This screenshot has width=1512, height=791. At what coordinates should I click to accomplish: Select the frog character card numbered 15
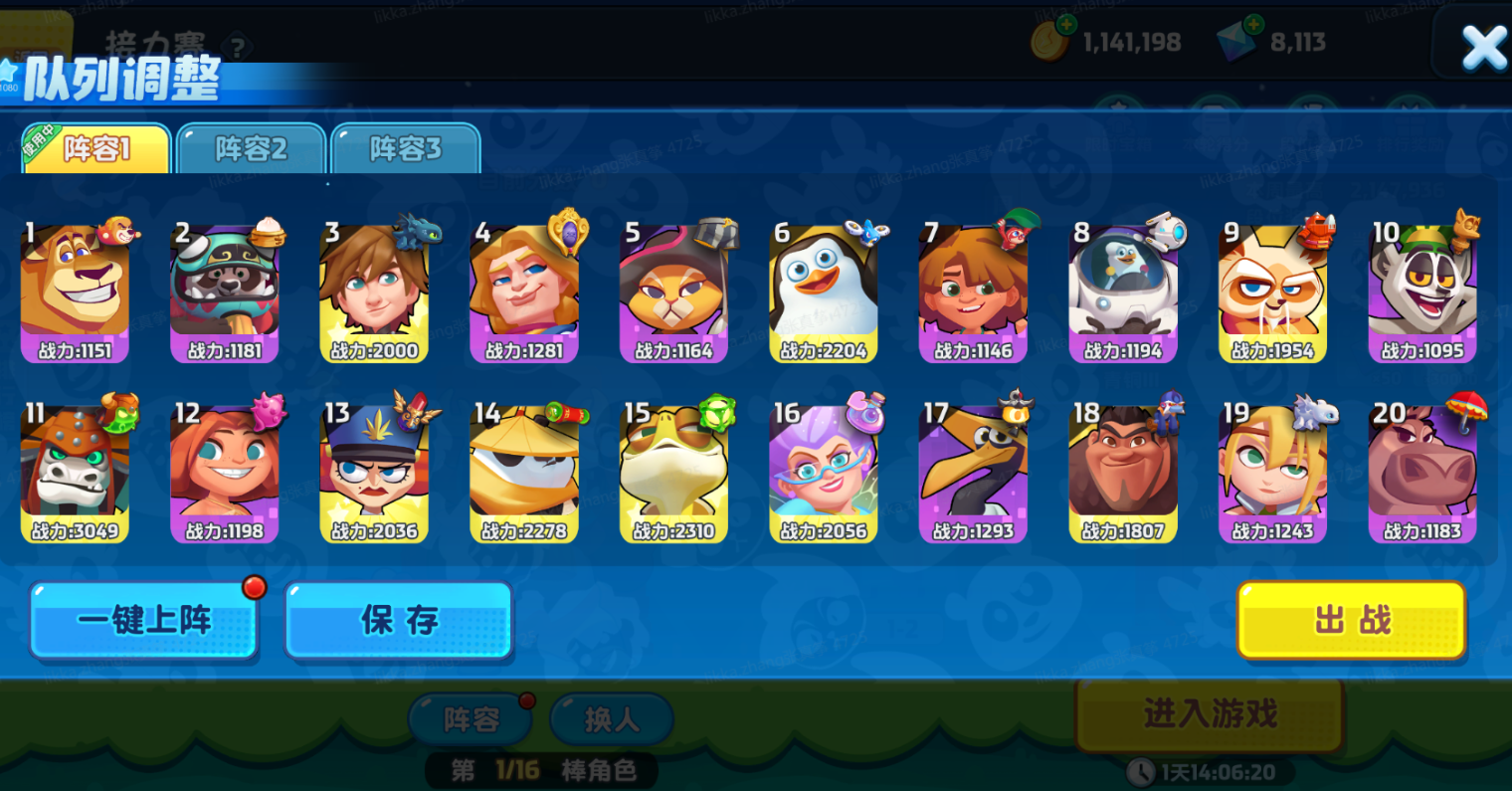click(673, 468)
